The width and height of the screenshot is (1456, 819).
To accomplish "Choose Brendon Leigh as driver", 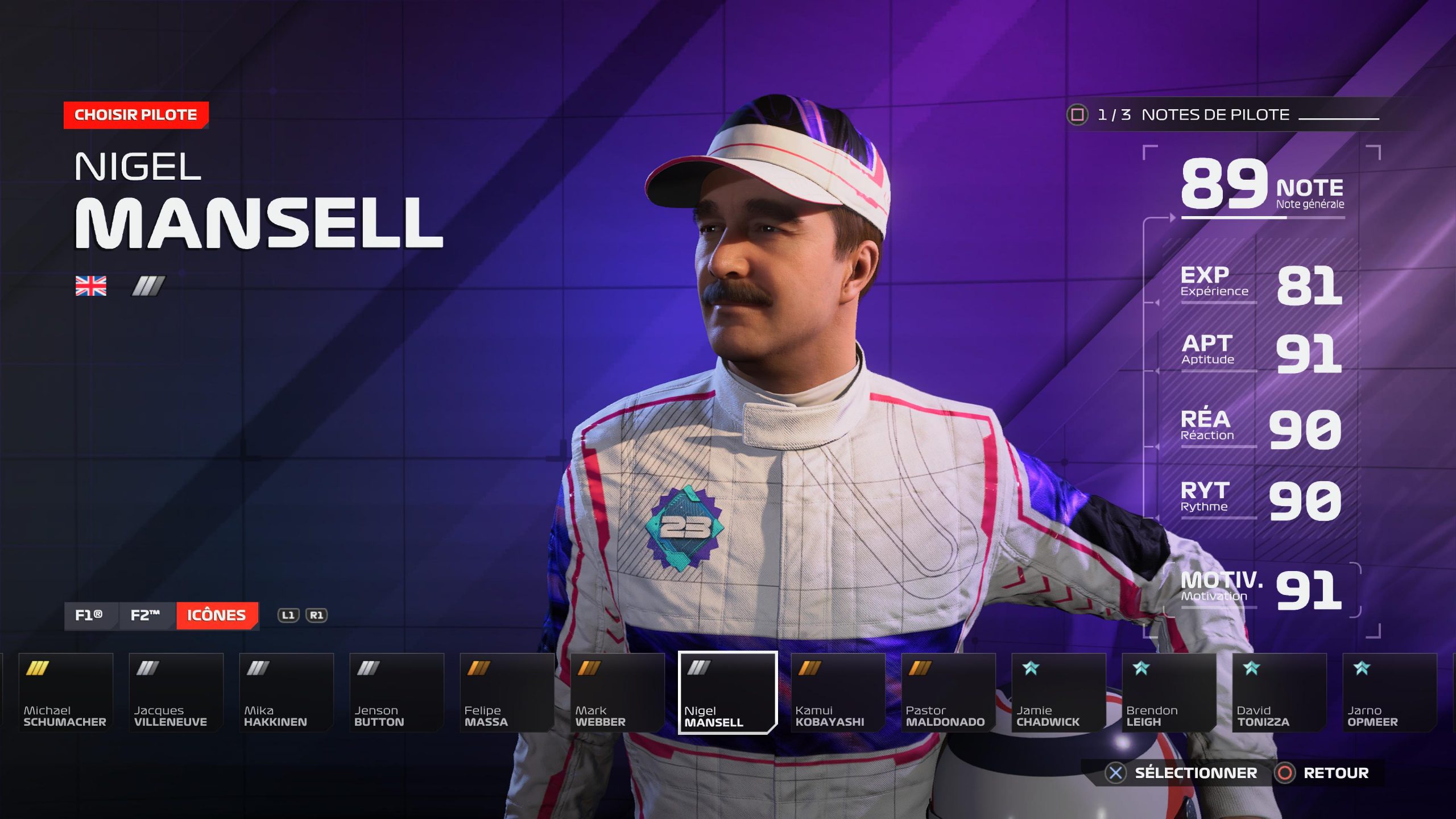I will tap(1169, 692).
